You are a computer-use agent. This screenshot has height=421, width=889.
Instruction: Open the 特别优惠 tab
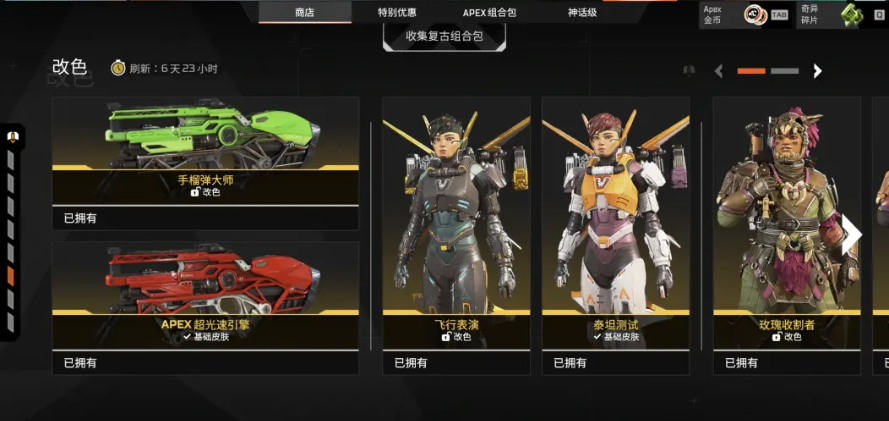[x=397, y=12]
